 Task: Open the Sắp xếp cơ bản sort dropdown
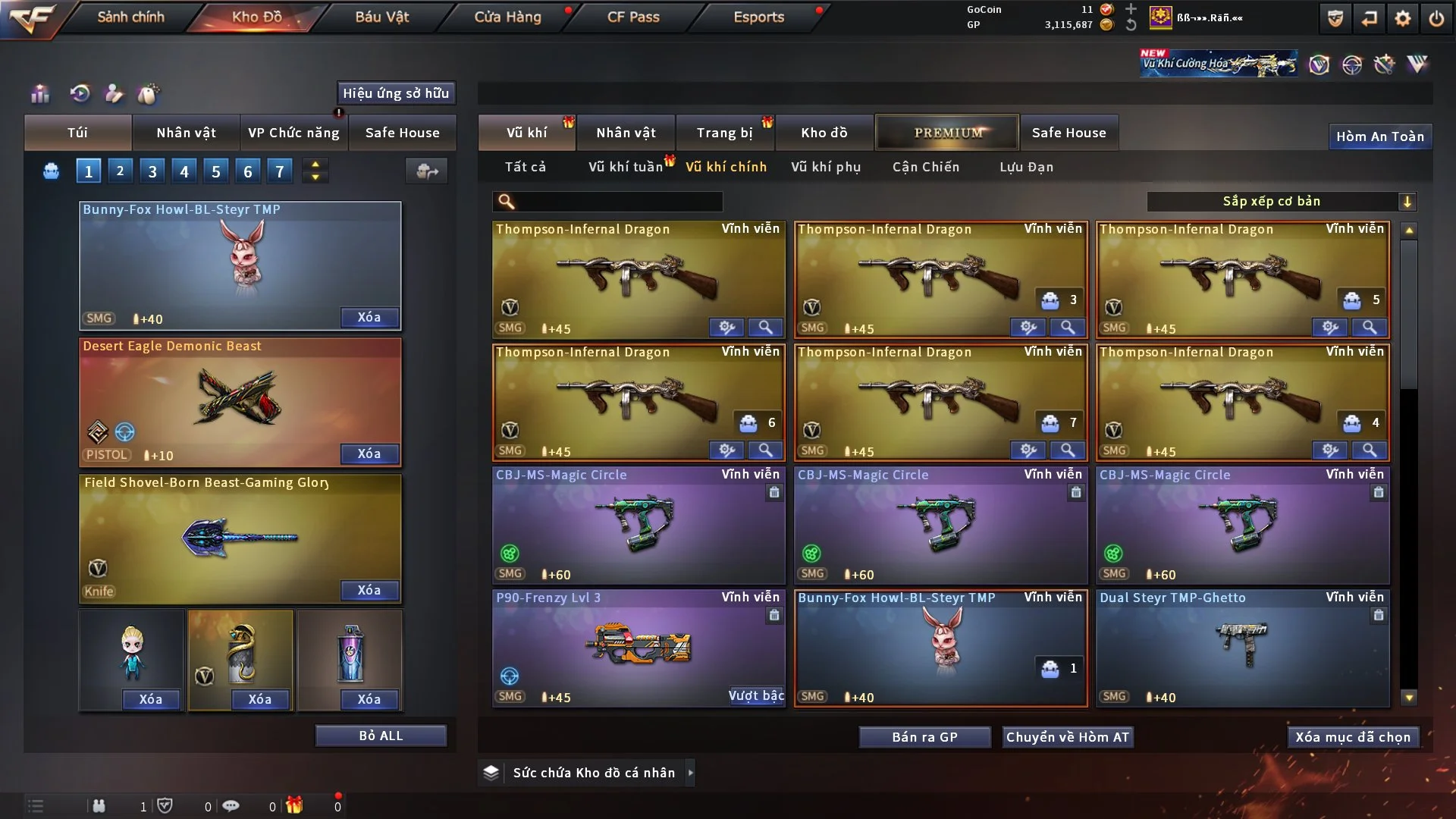[1281, 201]
